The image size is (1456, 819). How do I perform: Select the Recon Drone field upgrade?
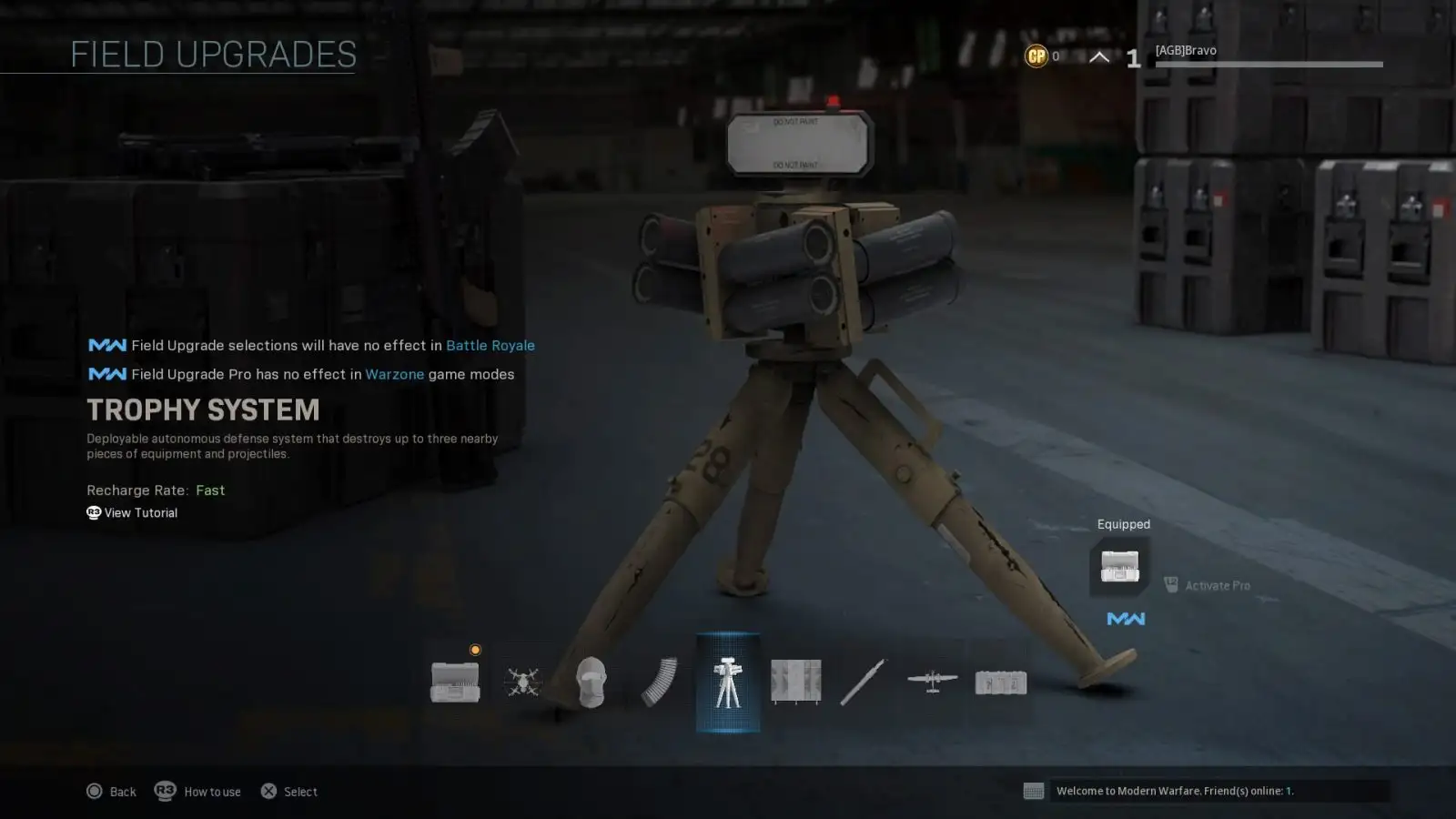tap(523, 681)
